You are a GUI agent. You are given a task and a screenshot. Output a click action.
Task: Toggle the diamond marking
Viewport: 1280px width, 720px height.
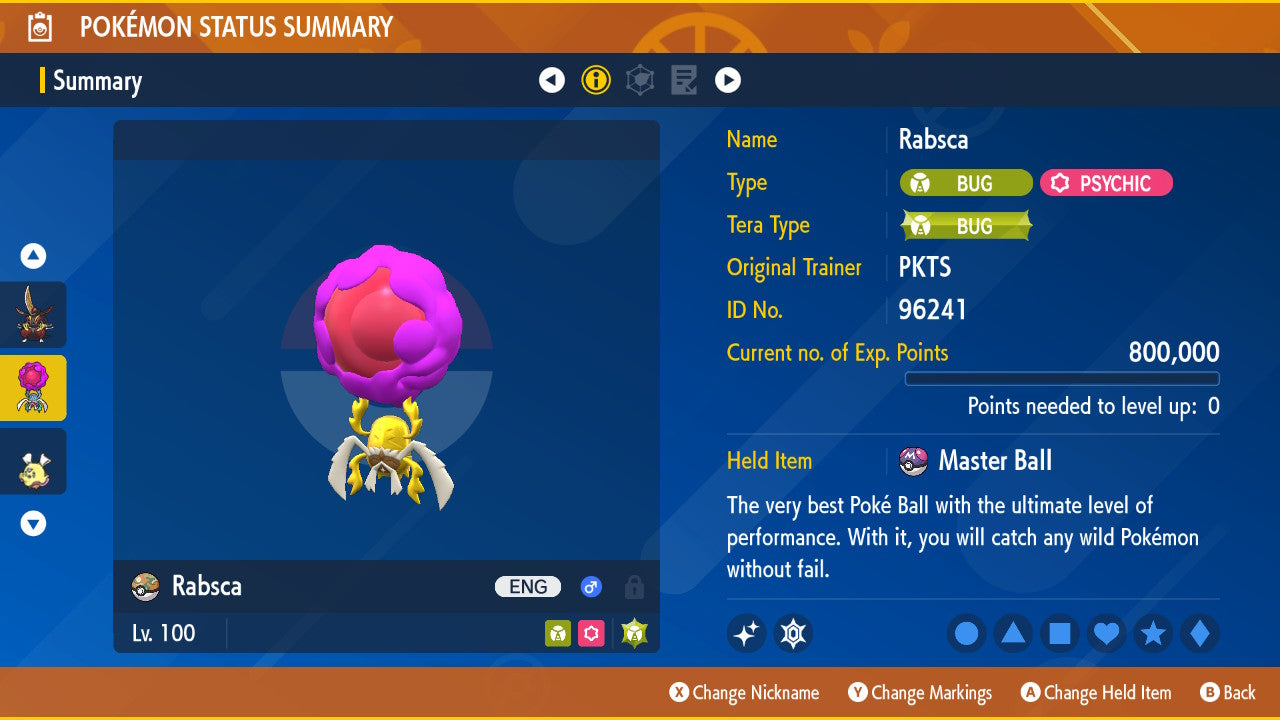(1199, 633)
